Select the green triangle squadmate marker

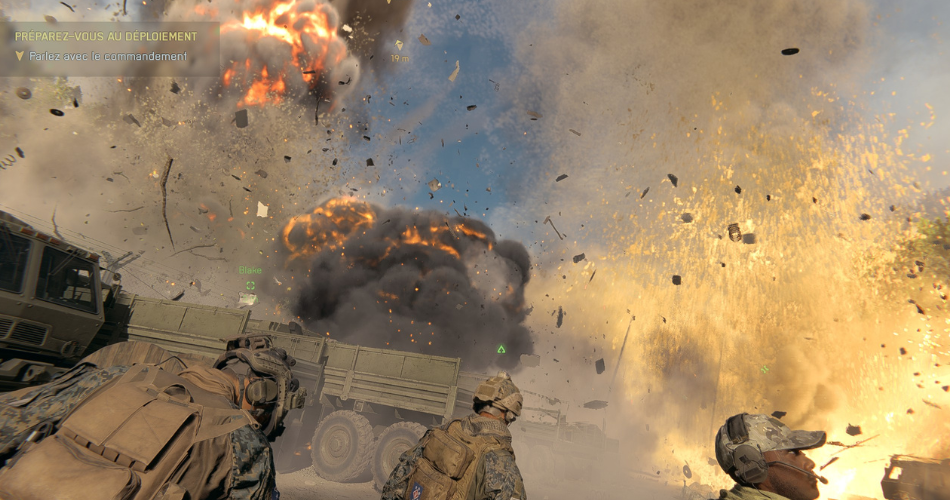[x=501, y=349]
